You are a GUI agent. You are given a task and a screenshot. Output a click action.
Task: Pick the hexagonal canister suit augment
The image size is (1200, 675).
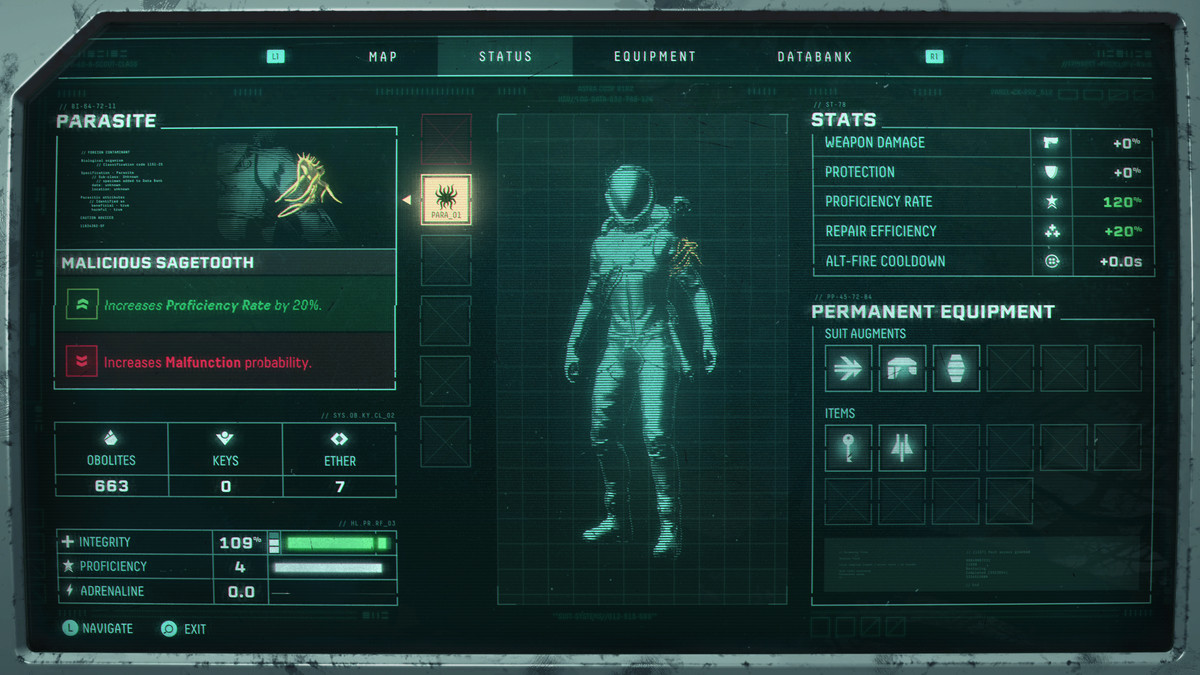[956, 368]
